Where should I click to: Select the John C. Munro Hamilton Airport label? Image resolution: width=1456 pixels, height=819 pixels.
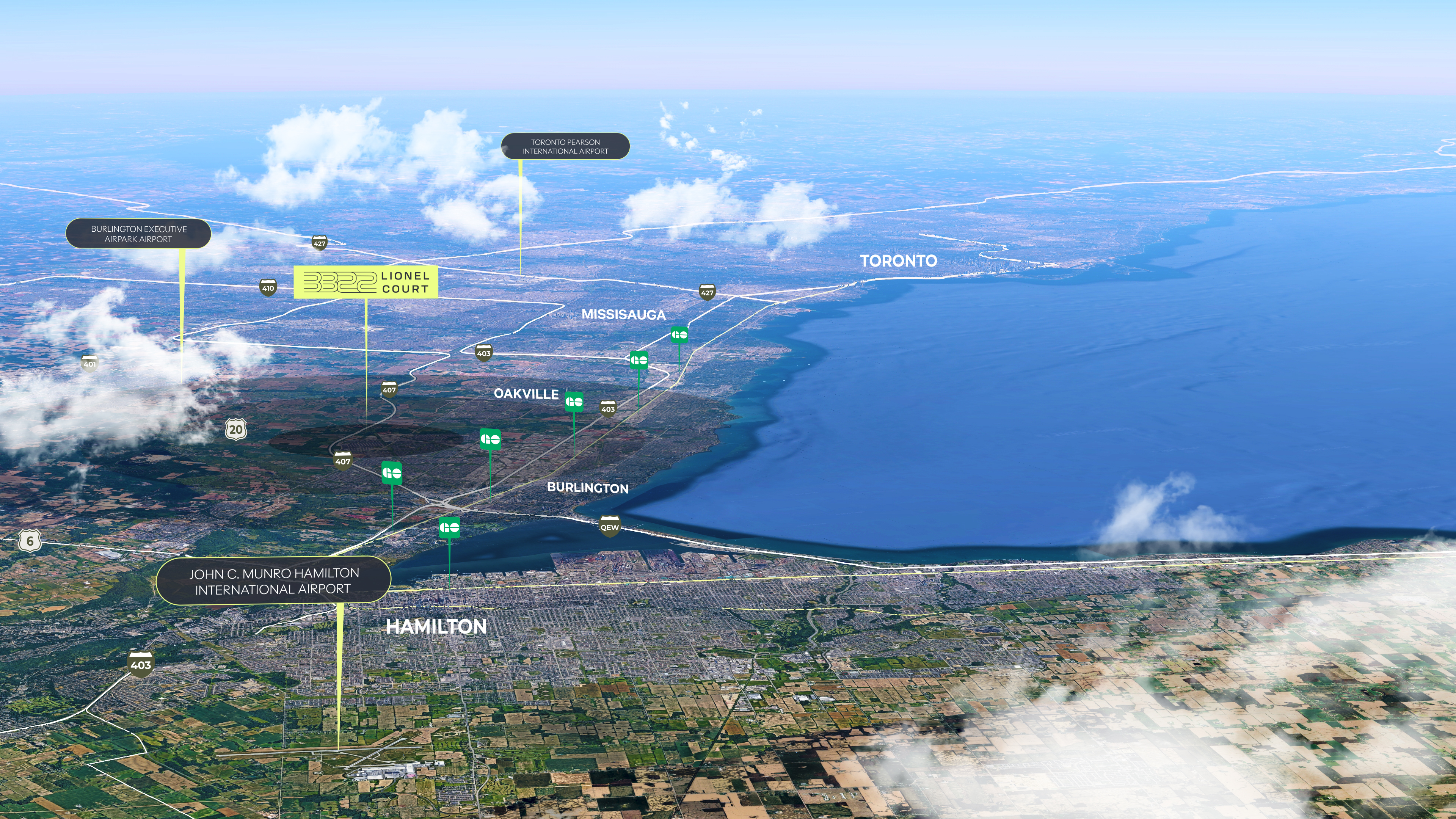coord(273,581)
